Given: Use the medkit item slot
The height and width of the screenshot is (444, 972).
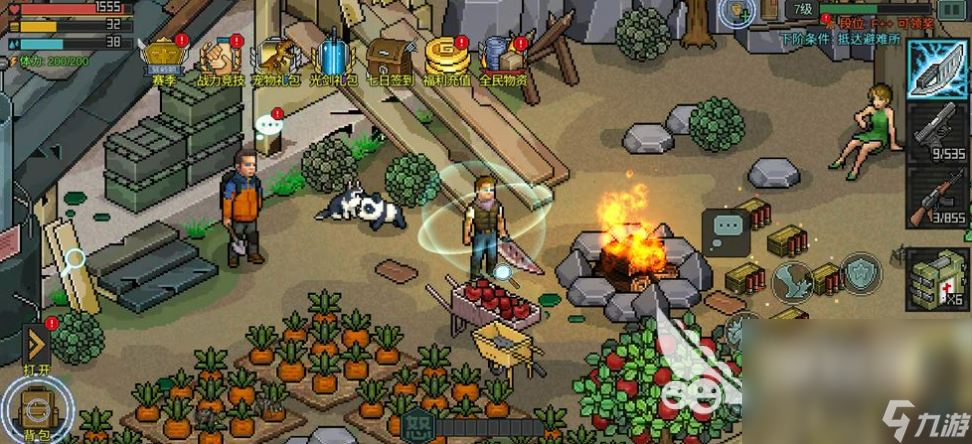Looking at the screenshot, I should click(937, 276).
